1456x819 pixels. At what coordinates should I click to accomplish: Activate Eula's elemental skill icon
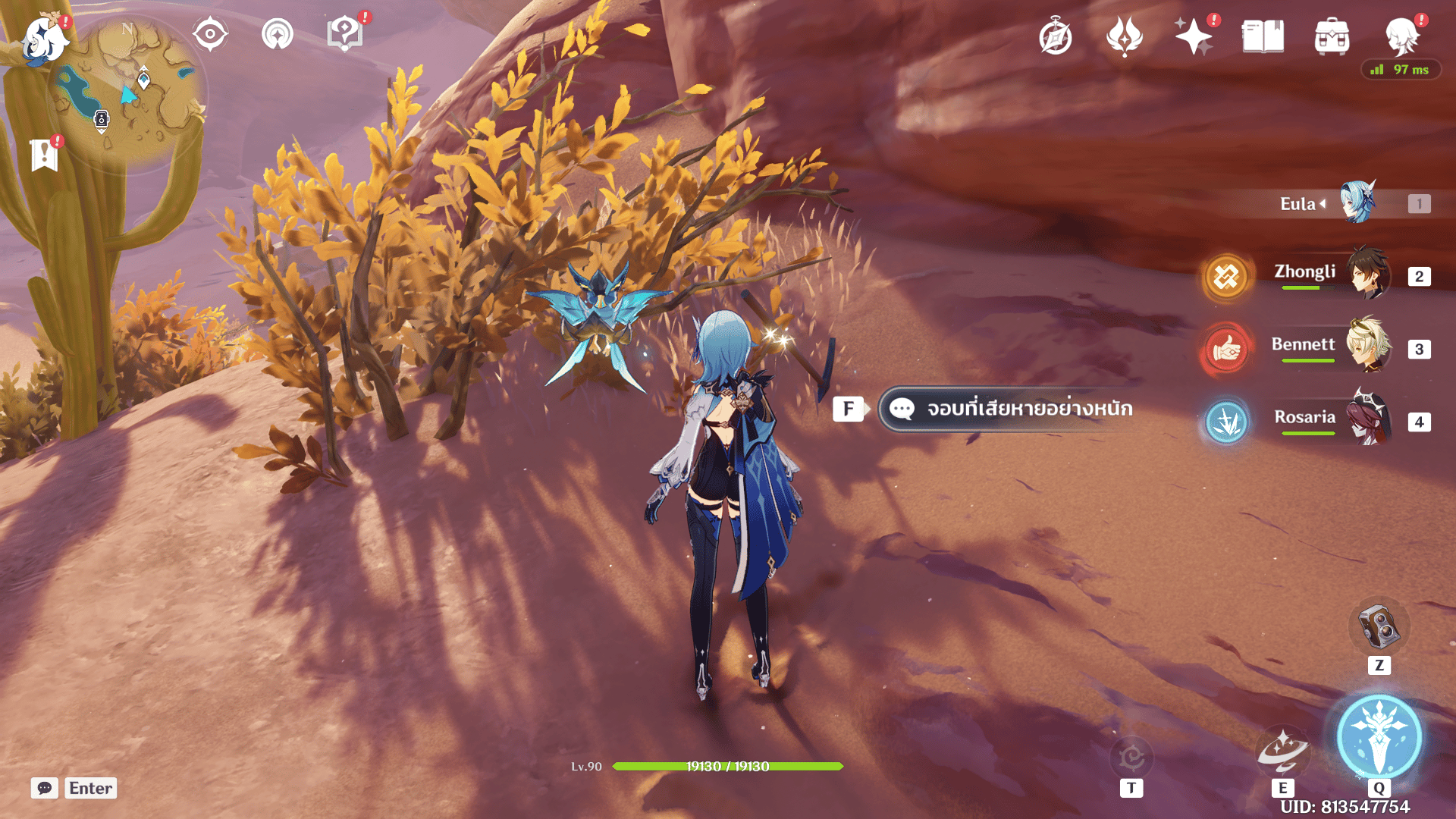pos(1282,749)
